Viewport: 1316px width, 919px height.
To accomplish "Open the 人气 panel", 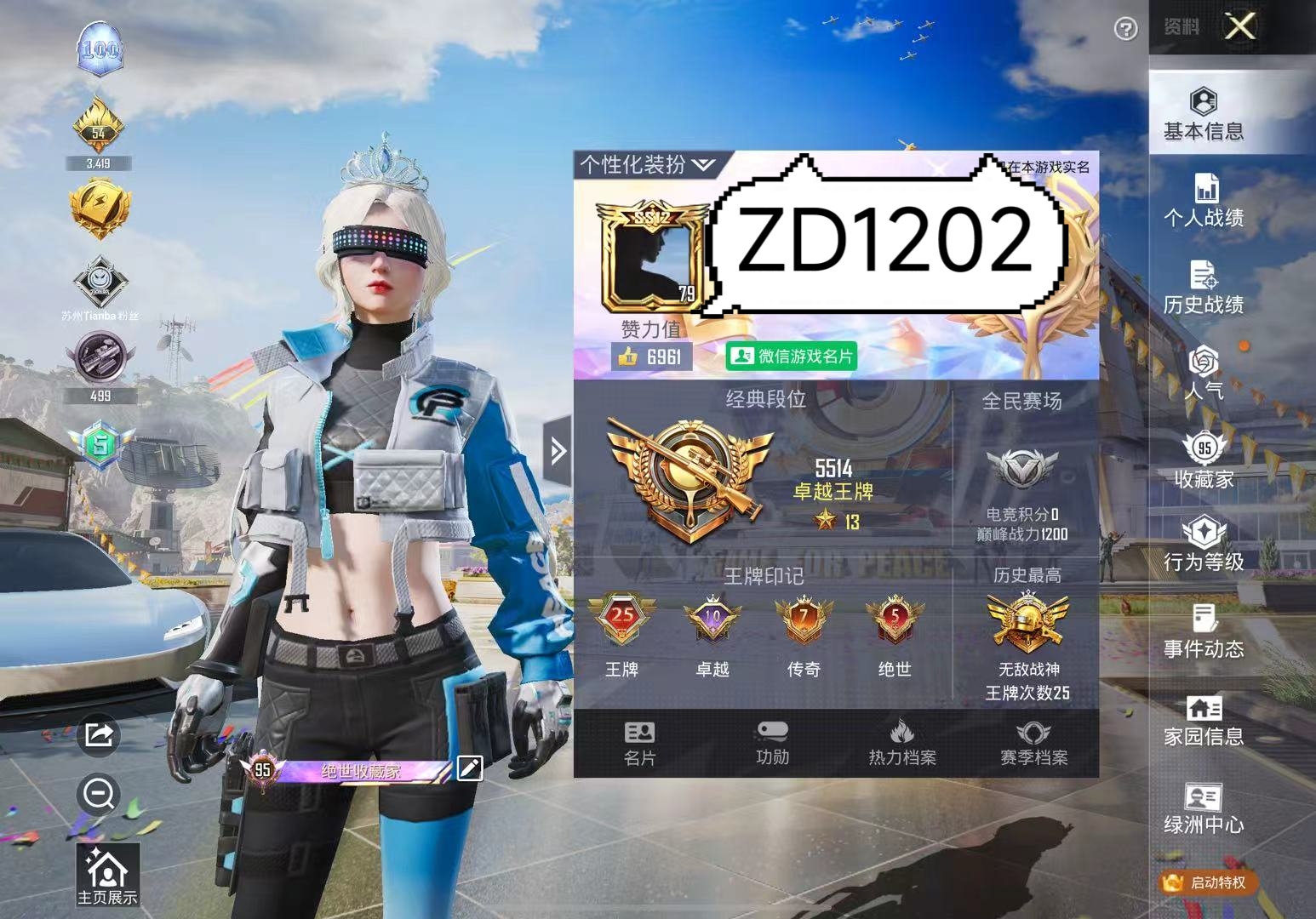I will click(x=1203, y=374).
